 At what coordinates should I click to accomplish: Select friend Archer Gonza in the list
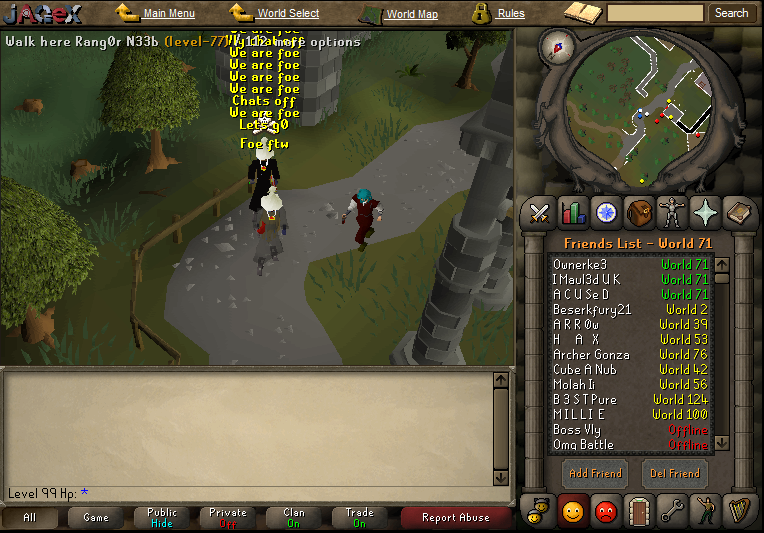coord(591,355)
